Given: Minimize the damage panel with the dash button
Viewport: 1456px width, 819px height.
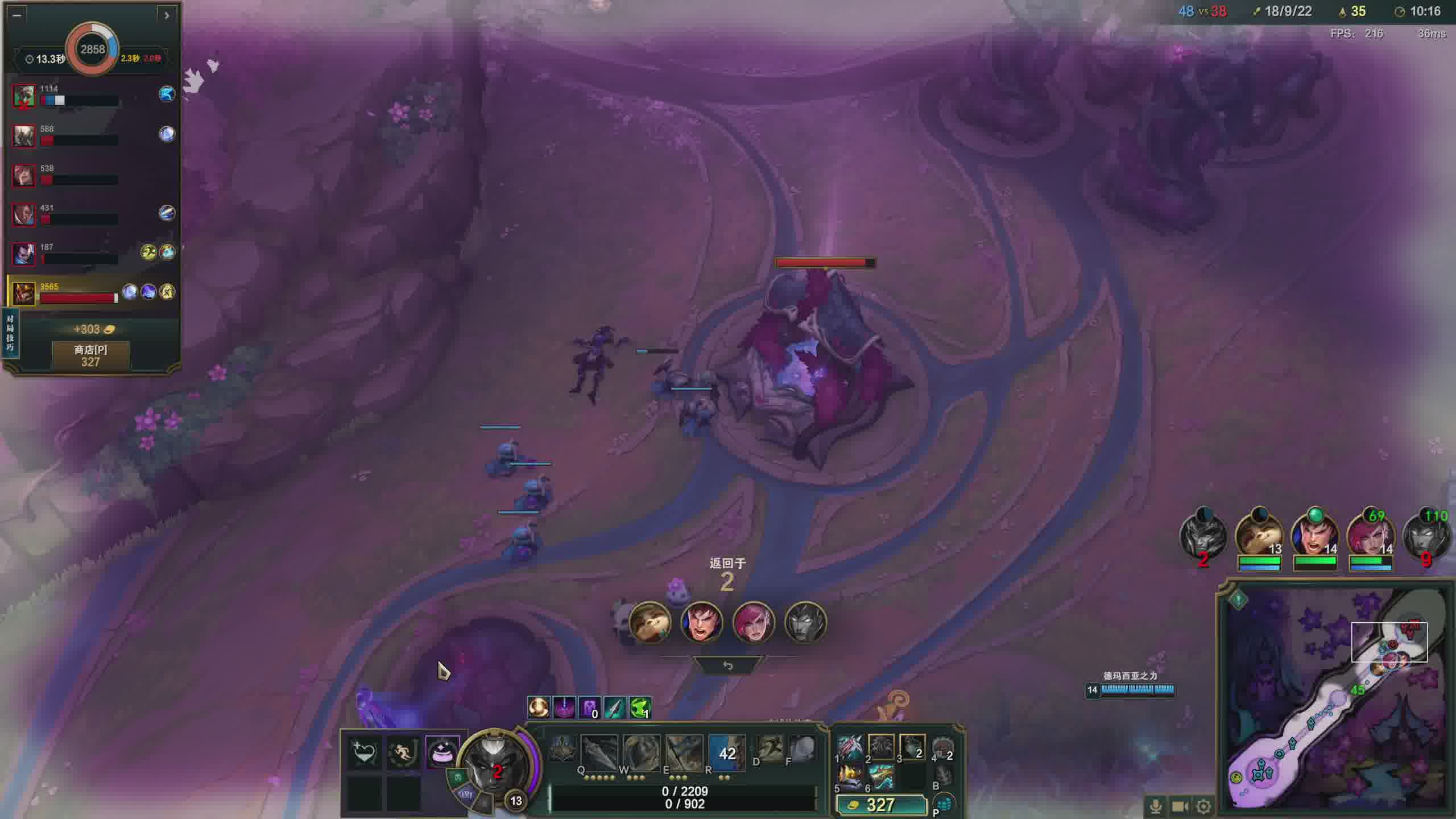Looking at the screenshot, I should [x=16, y=15].
